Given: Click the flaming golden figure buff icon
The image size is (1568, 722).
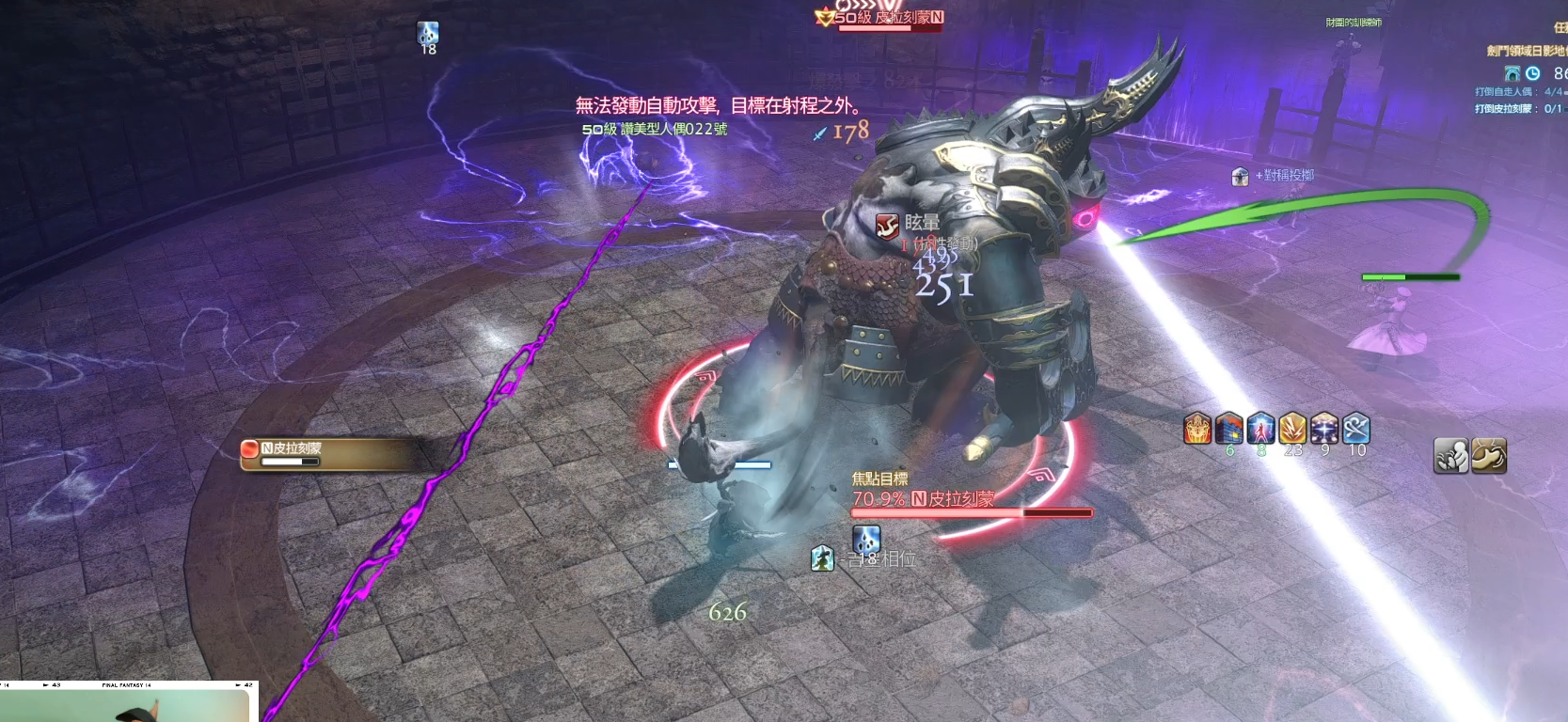Looking at the screenshot, I should click(1197, 429).
